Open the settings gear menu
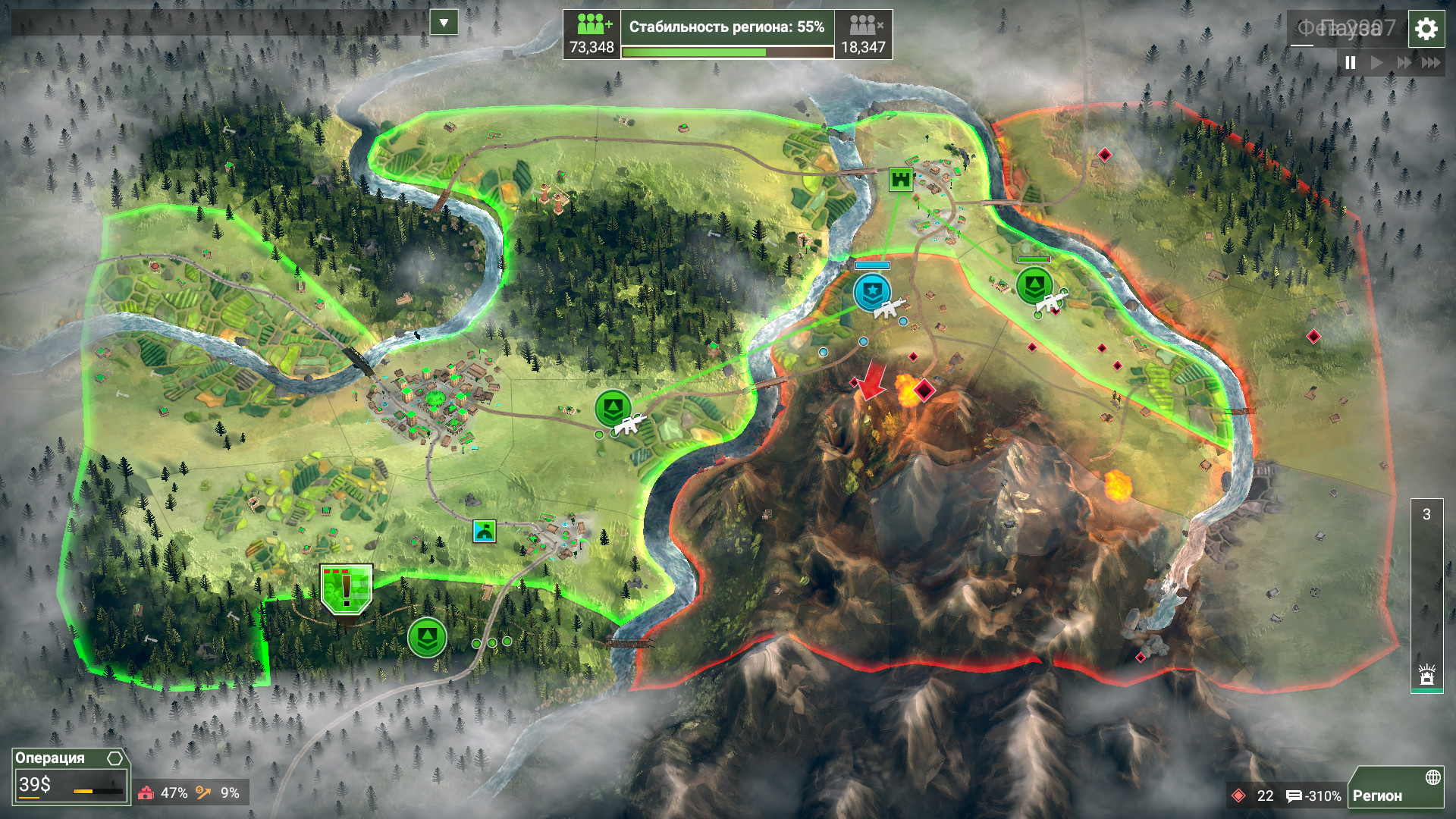 (1426, 30)
